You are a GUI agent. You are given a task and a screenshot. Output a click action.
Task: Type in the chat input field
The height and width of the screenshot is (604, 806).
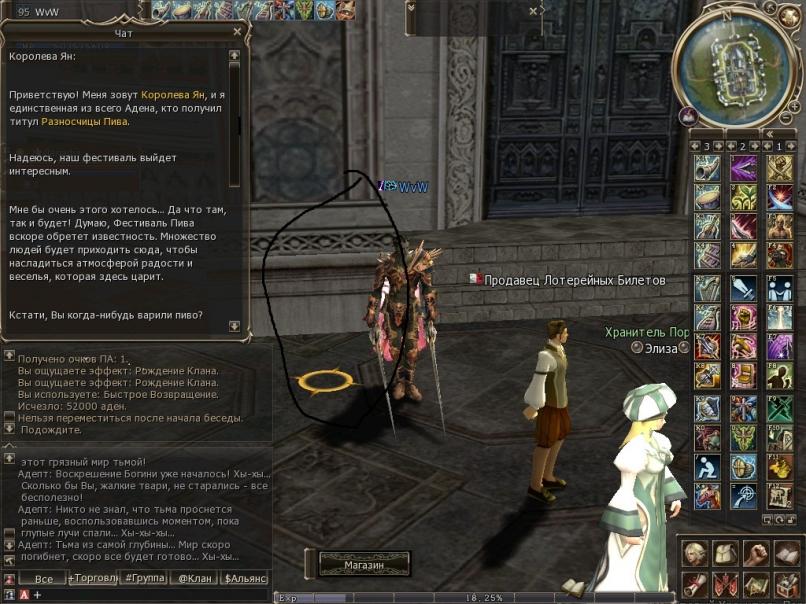click(150, 595)
